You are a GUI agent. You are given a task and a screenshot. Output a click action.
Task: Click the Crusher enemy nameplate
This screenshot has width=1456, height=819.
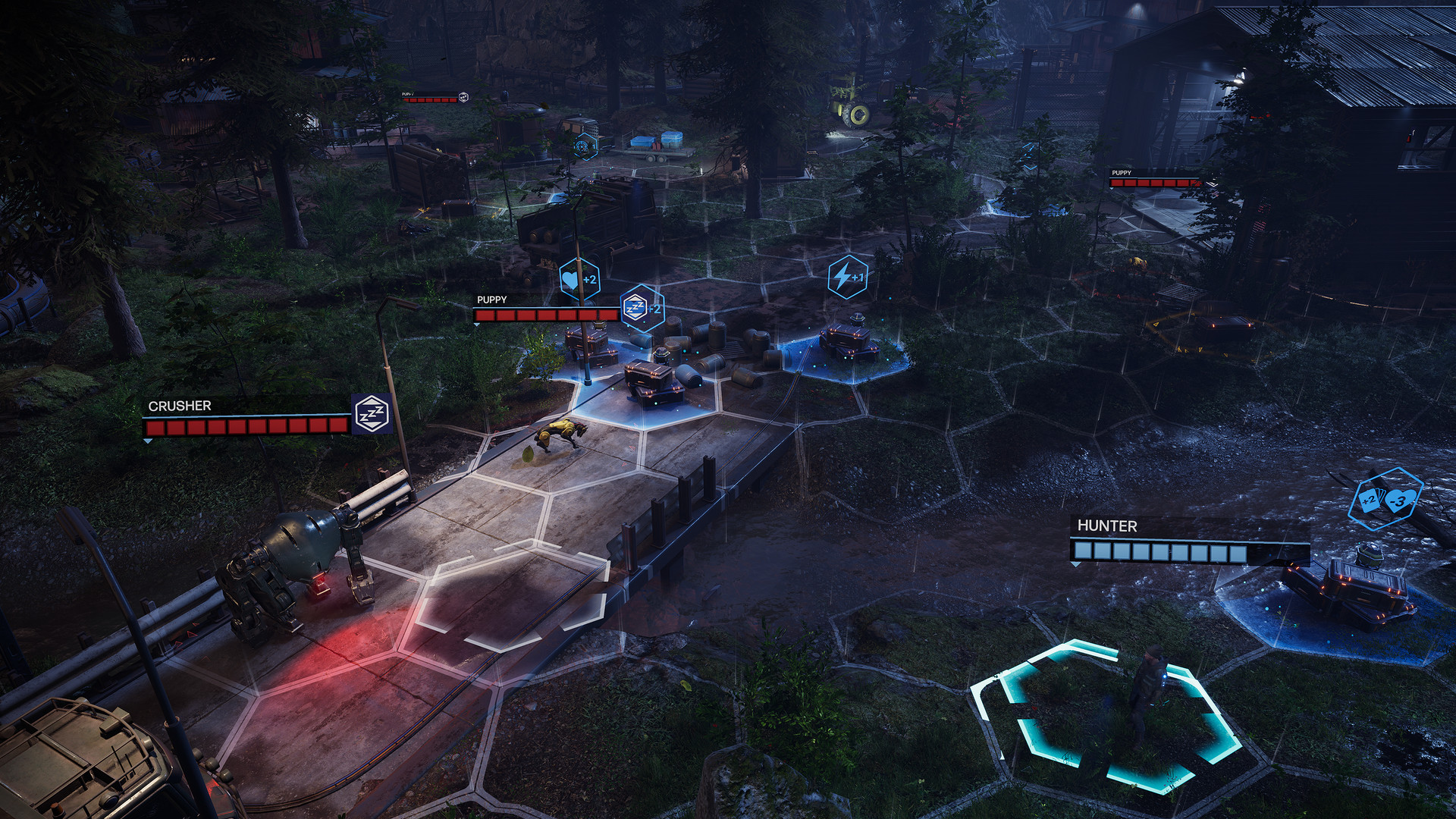(x=180, y=406)
